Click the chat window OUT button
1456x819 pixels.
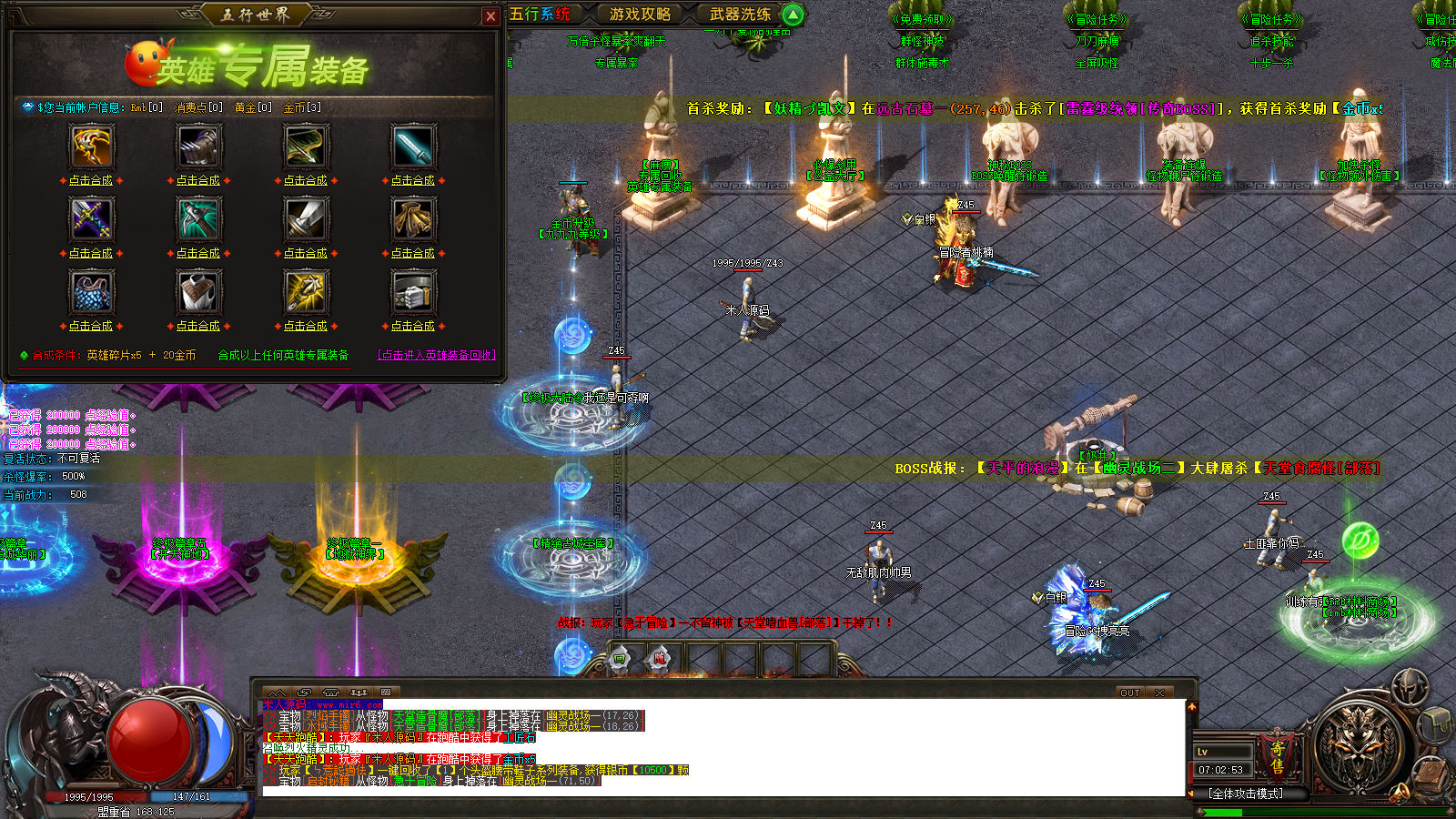click(1129, 693)
